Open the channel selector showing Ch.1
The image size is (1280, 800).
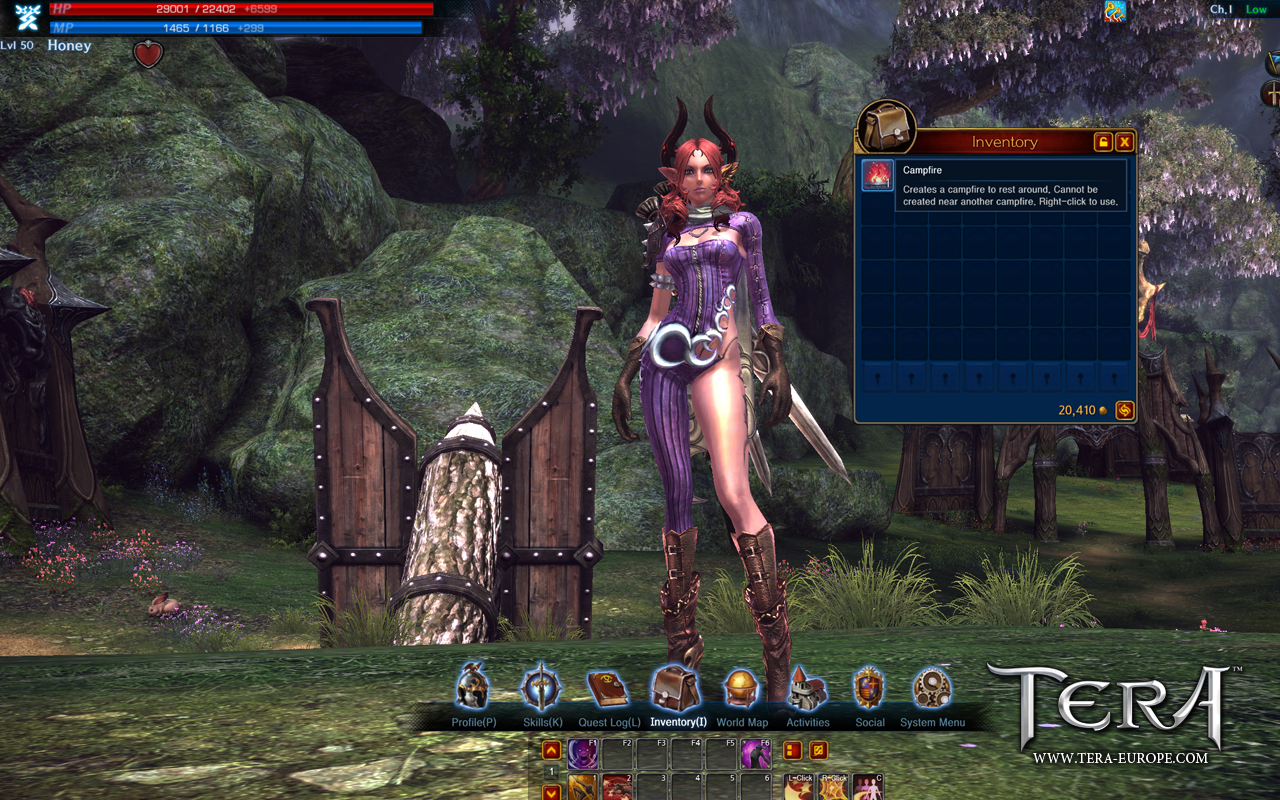click(x=1221, y=10)
